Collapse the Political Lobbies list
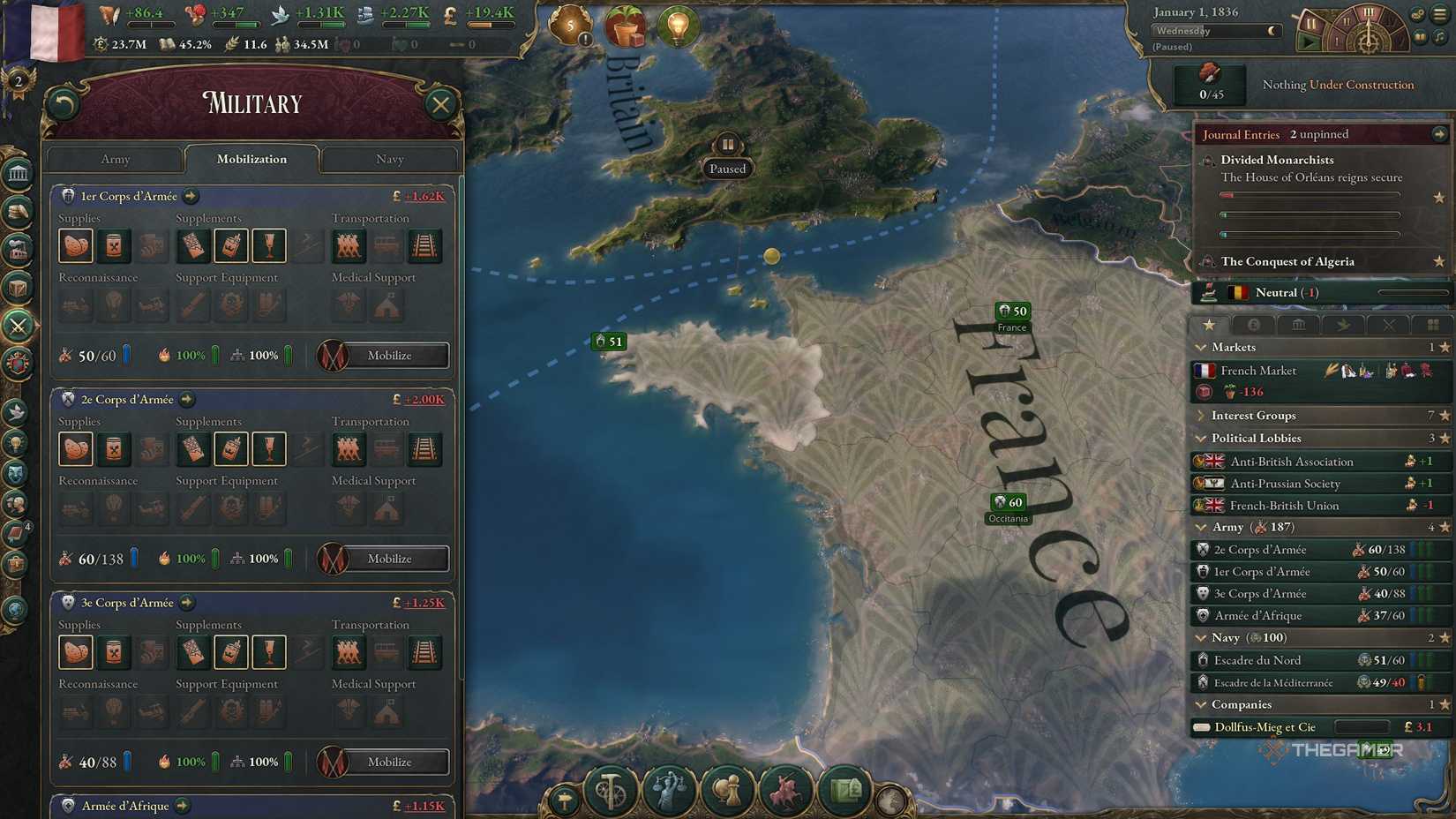This screenshot has width=1456, height=819. pos(1202,438)
